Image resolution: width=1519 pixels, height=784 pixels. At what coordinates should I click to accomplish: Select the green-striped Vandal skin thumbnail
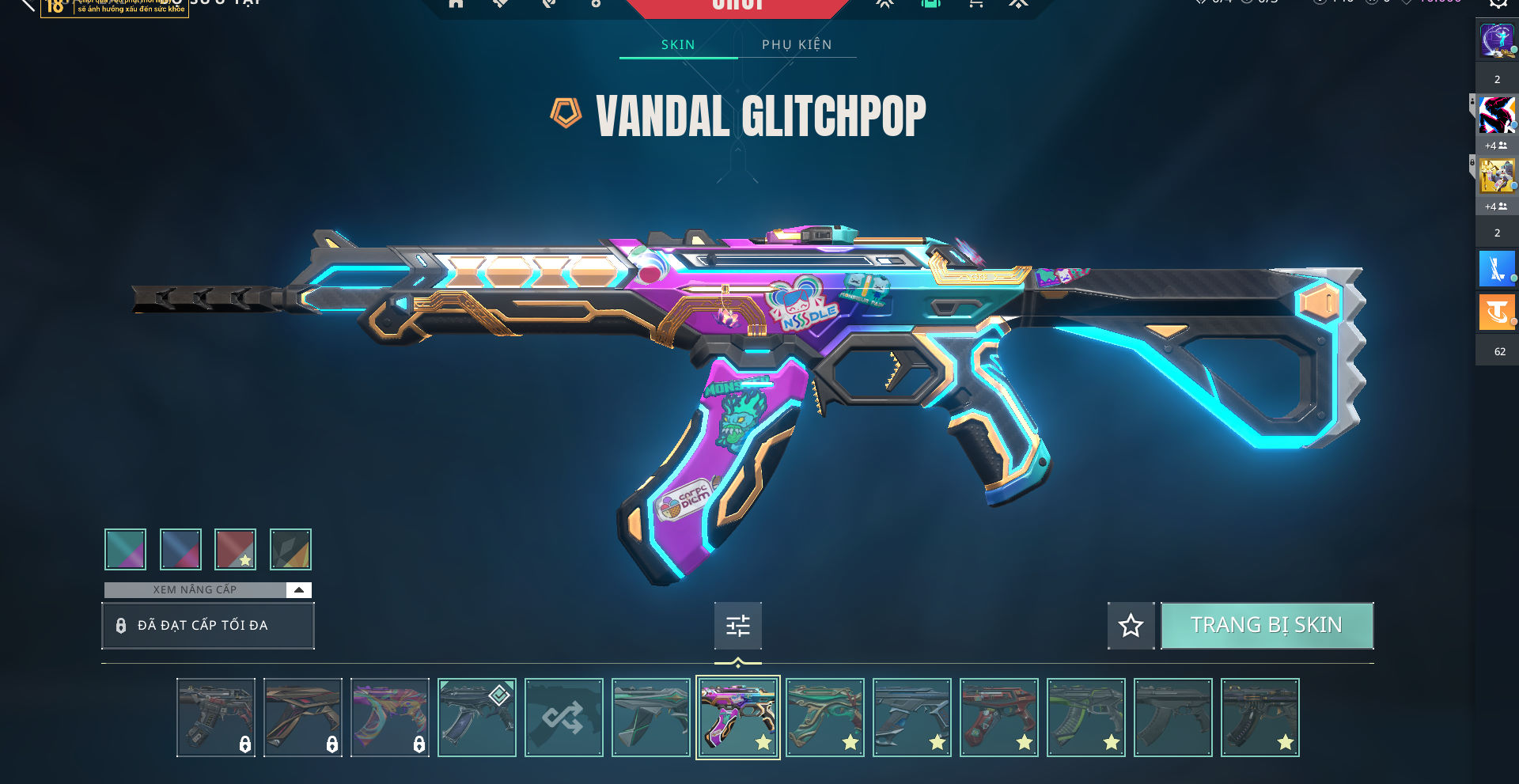coord(1085,718)
